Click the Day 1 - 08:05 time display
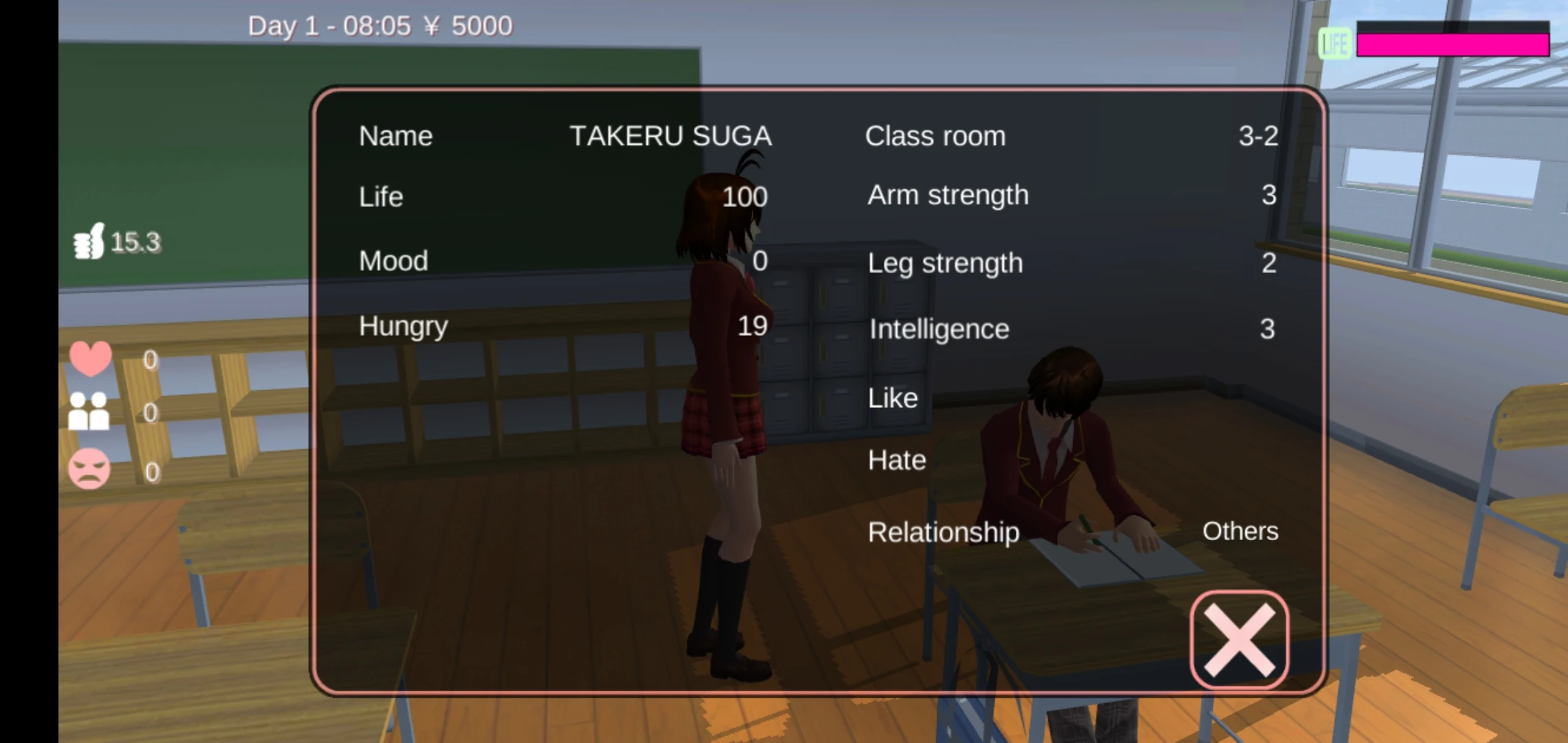The height and width of the screenshot is (743, 1568). (330, 25)
